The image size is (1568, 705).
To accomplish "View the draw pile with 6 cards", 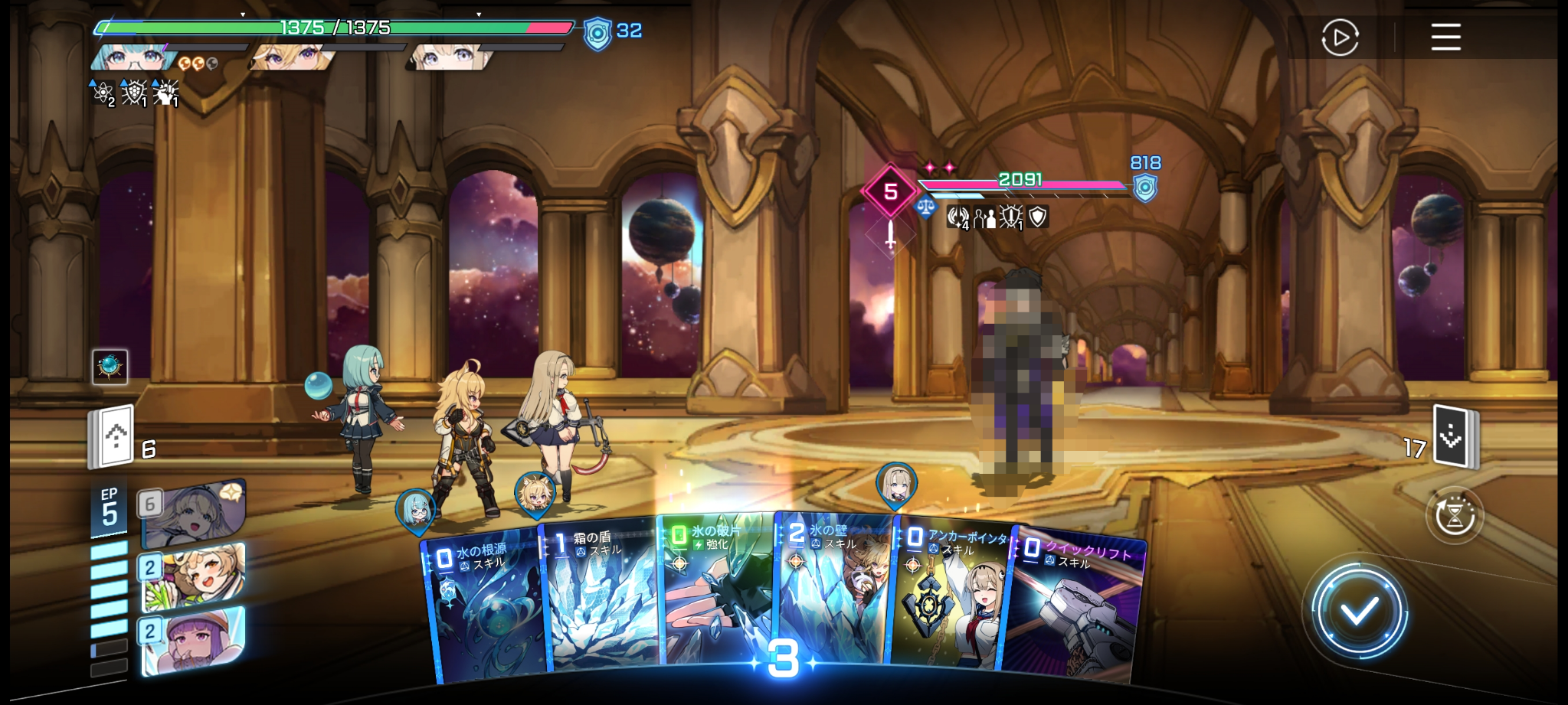I will tap(113, 436).
